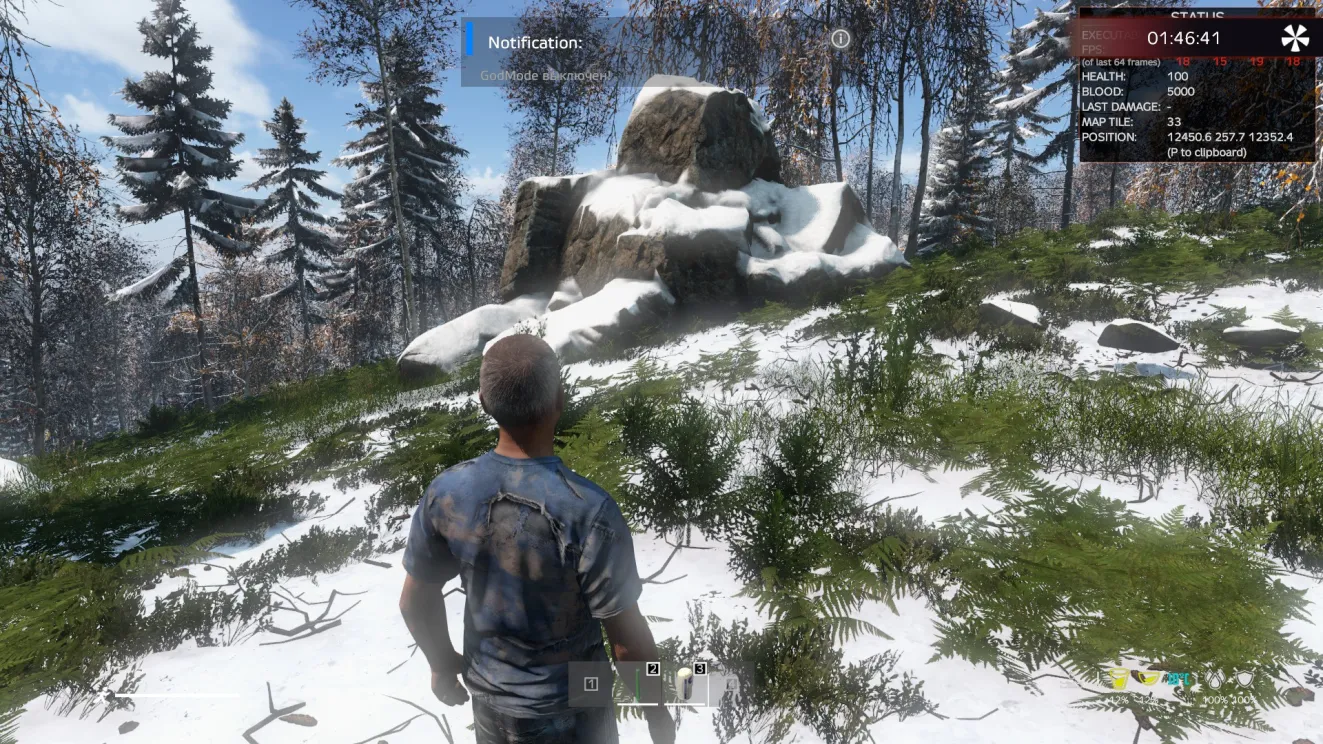The width and height of the screenshot is (1323, 744).
Task: Click the info icon on the notification banner
Action: (841, 39)
